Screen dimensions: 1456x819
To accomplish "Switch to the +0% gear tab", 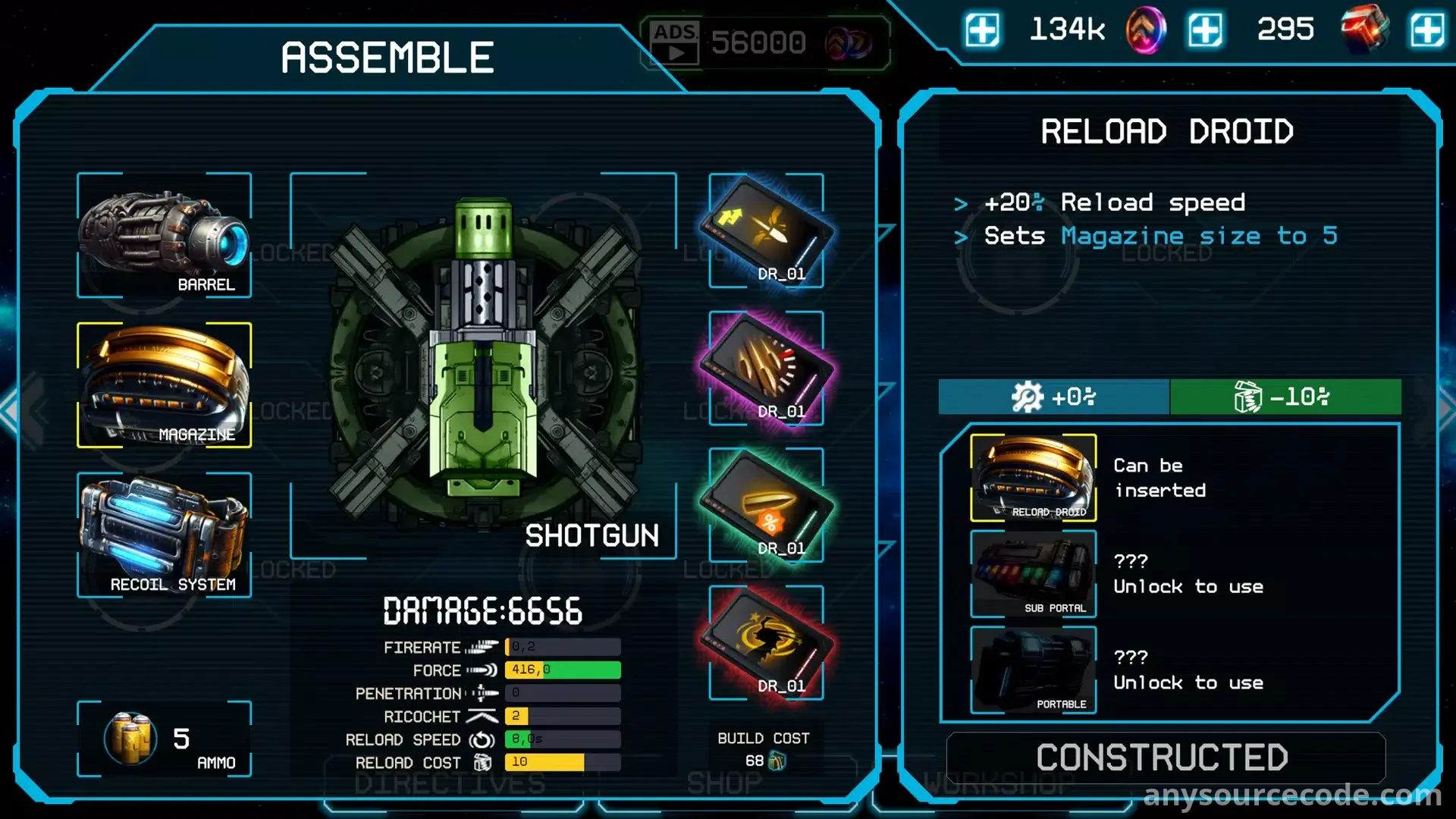I will [1054, 397].
